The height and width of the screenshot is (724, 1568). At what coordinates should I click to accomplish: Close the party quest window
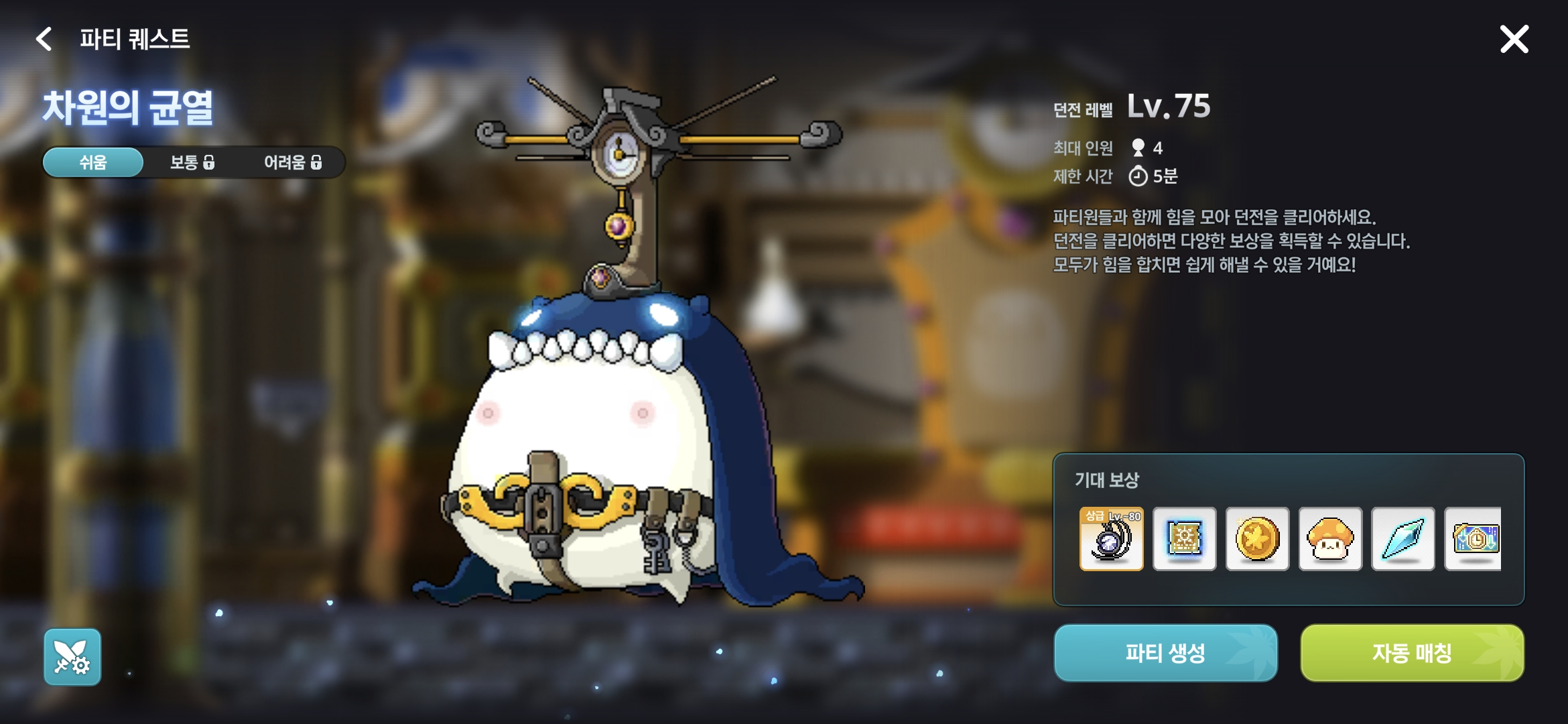[x=1514, y=39]
